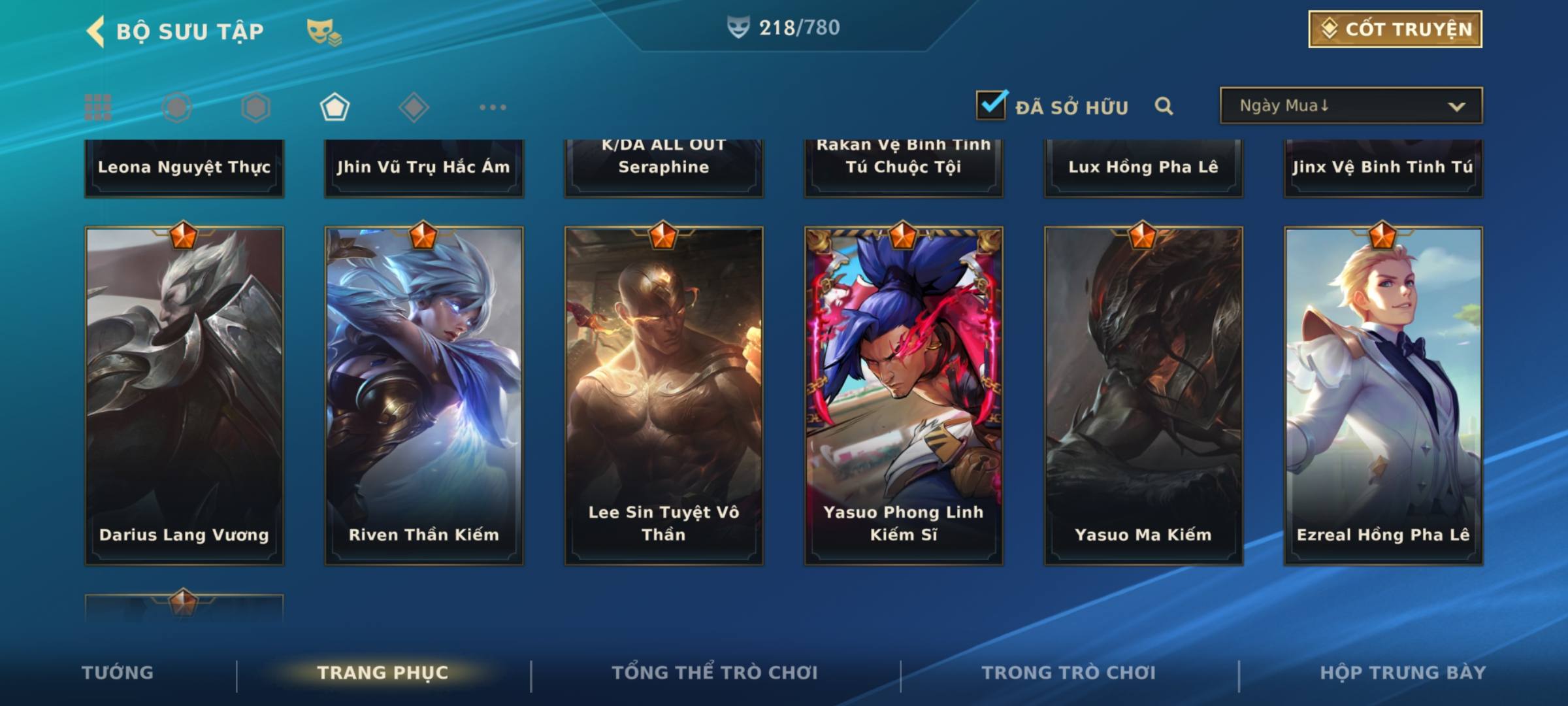The width and height of the screenshot is (1568, 706).
Task: Go to the Hộp Trưng Bày tab
Action: [x=1403, y=673]
